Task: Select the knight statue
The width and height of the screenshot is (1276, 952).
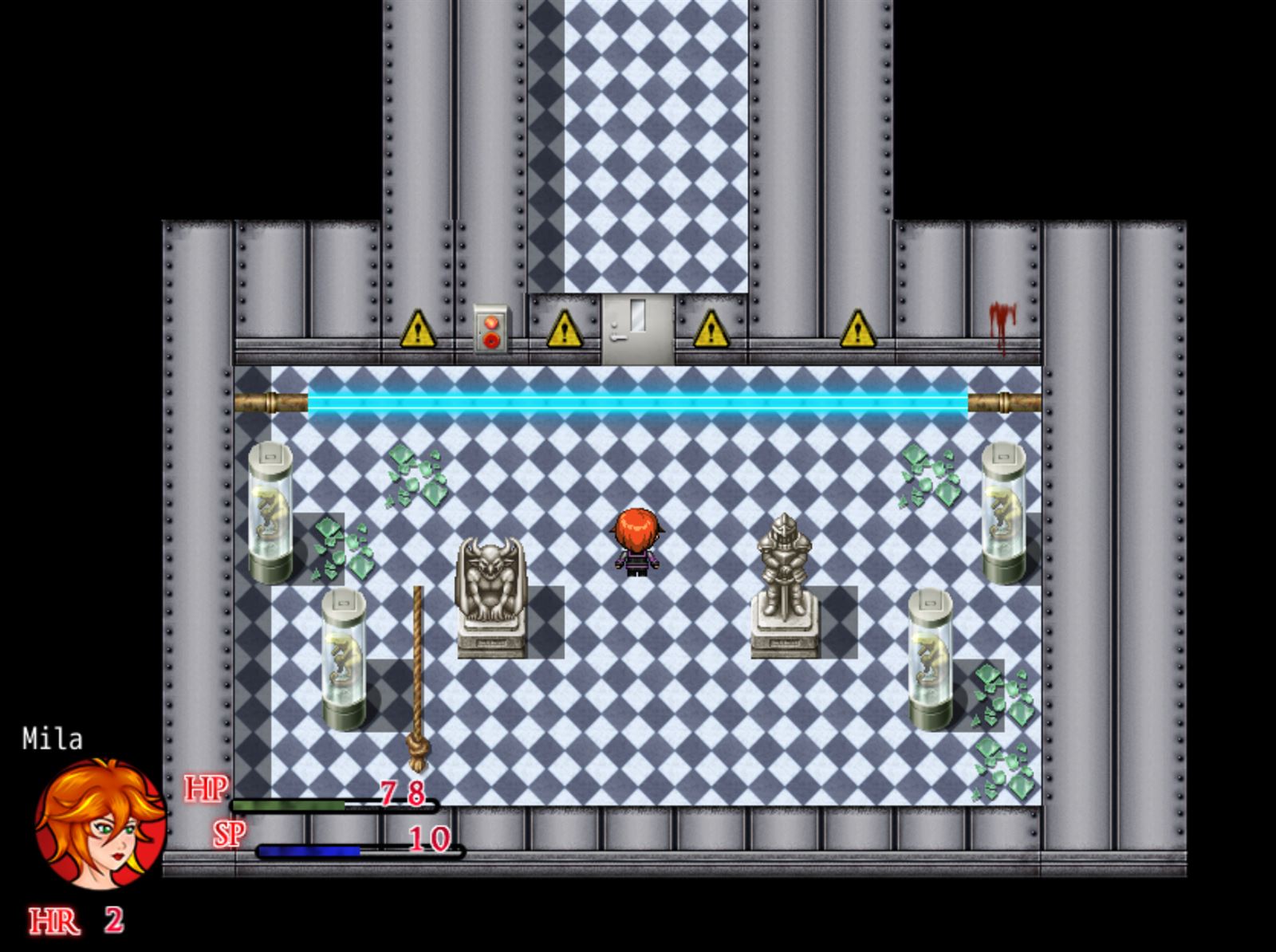Action: (x=784, y=574)
